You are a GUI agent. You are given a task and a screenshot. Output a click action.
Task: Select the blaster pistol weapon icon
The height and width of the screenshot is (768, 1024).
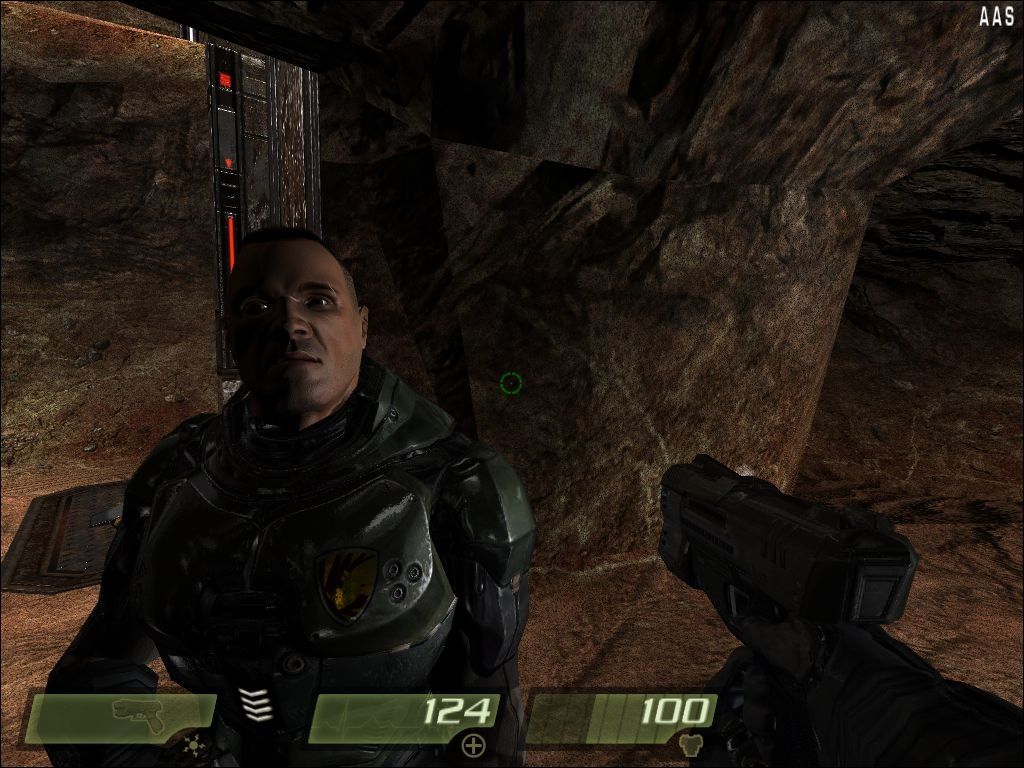click(x=138, y=711)
